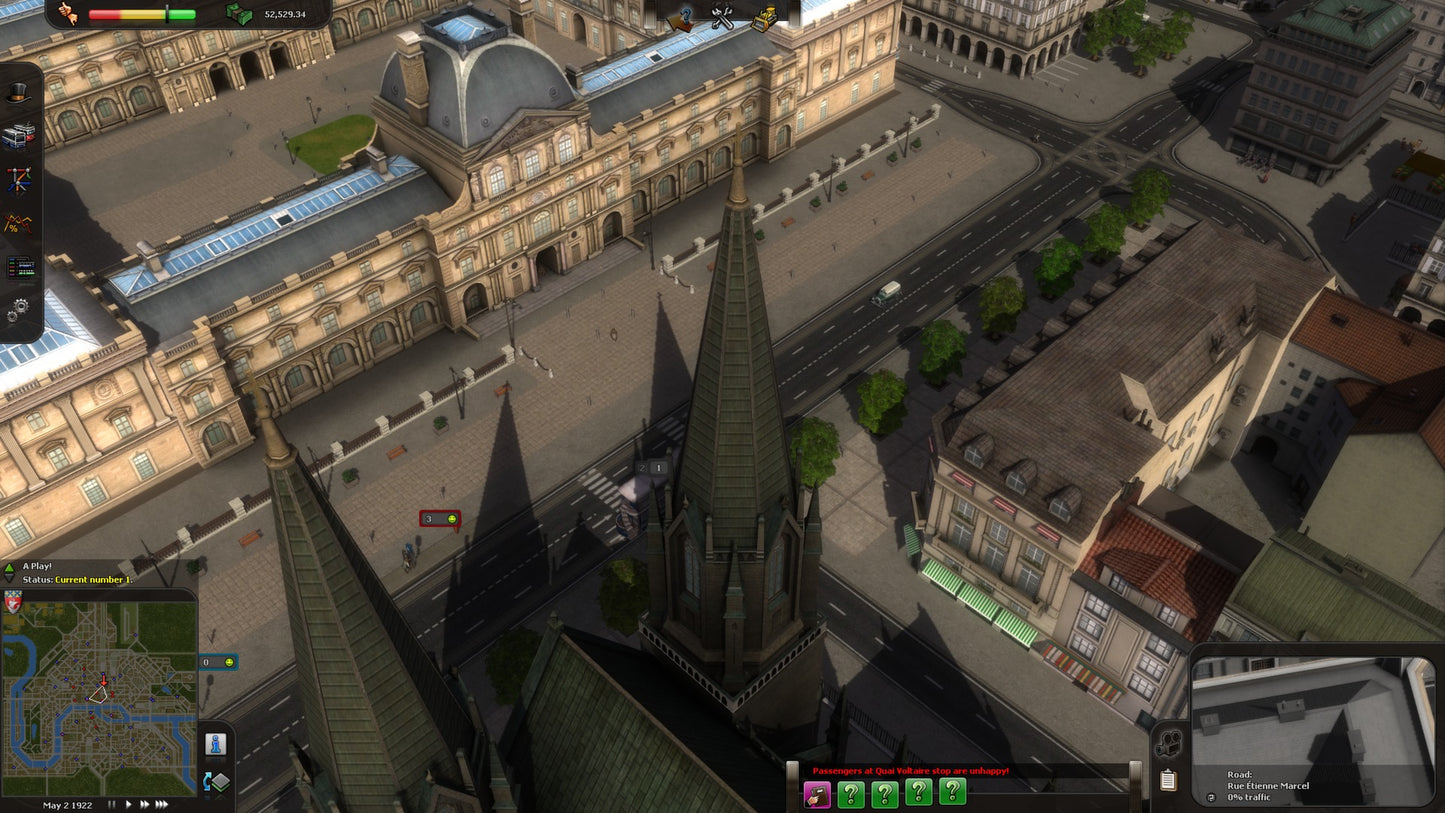Image resolution: width=1445 pixels, height=813 pixels.
Task: Open the purple tool dropdown at bottom center
Action: click(819, 795)
